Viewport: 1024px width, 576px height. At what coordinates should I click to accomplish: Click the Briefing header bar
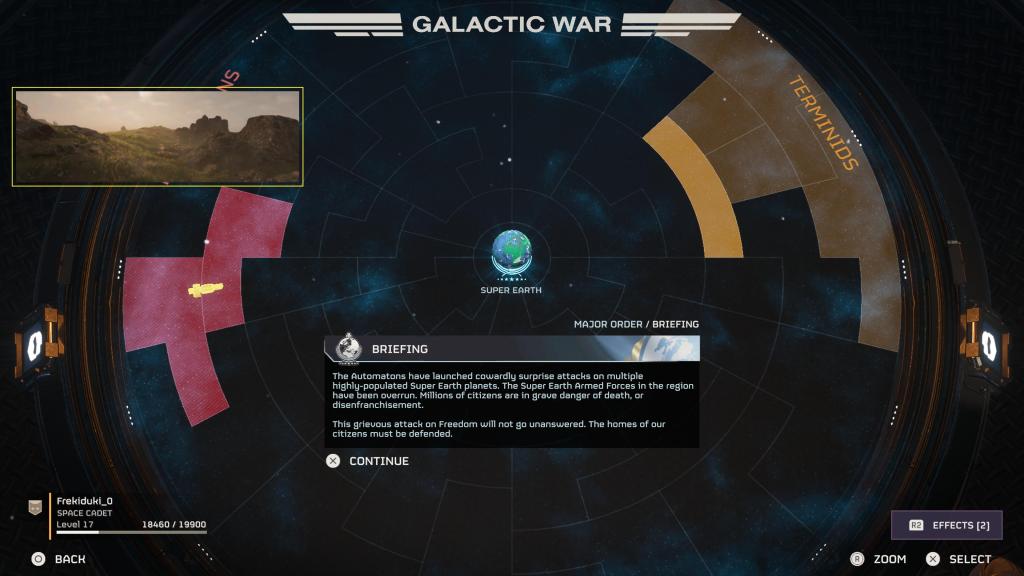[x=511, y=349]
